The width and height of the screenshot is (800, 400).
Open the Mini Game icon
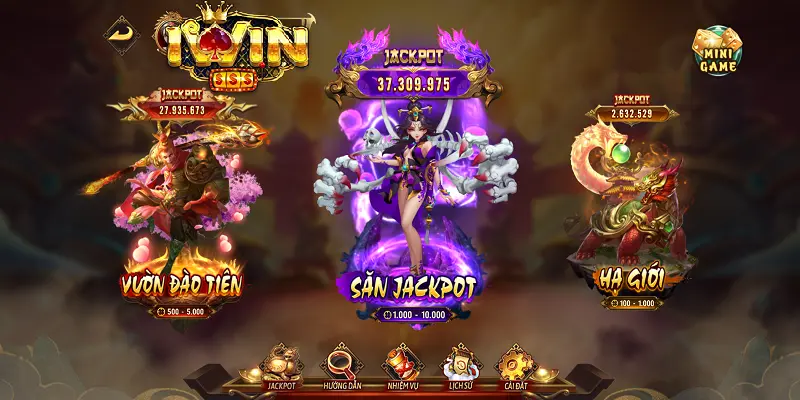pos(716,51)
